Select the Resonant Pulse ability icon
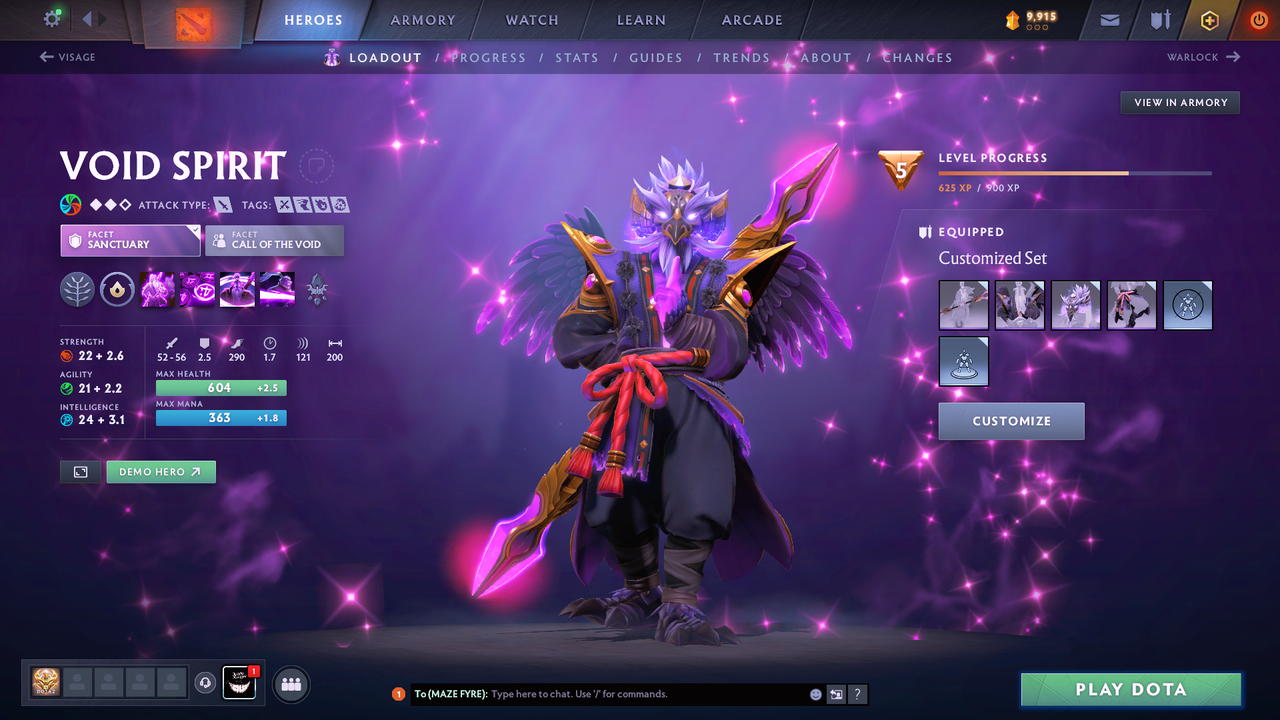 coord(237,290)
